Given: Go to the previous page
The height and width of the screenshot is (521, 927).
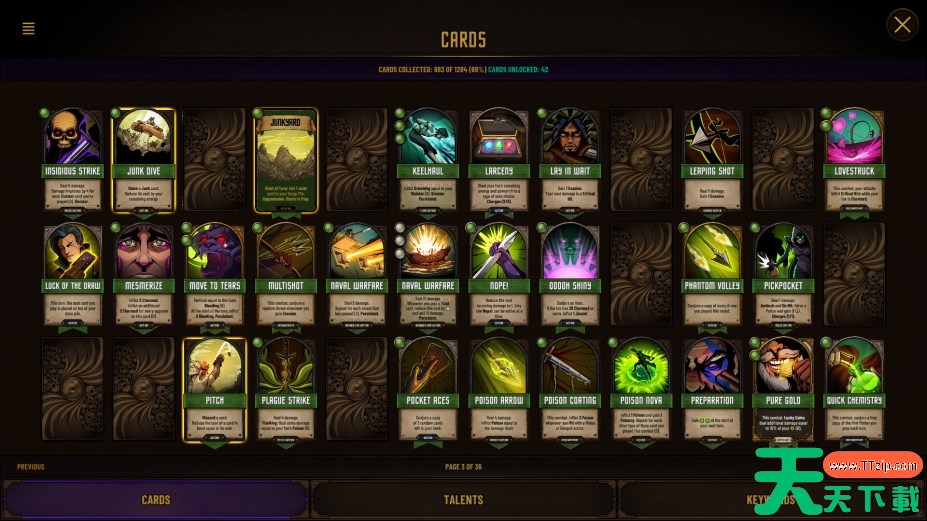Looking at the screenshot, I should pyautogui.click(x=31, y=467).
